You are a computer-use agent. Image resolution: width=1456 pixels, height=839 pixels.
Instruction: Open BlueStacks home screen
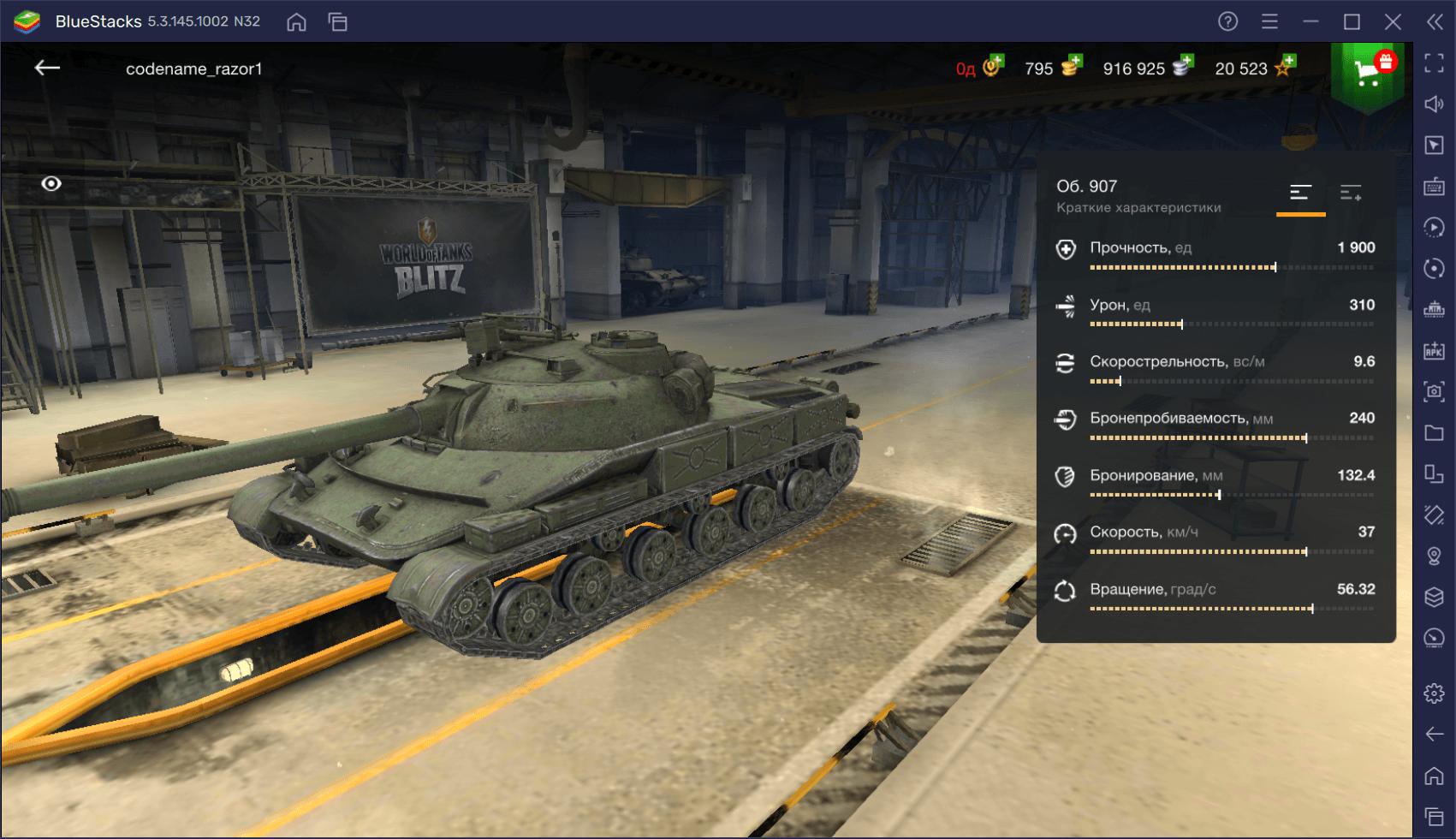coord(296,22)
